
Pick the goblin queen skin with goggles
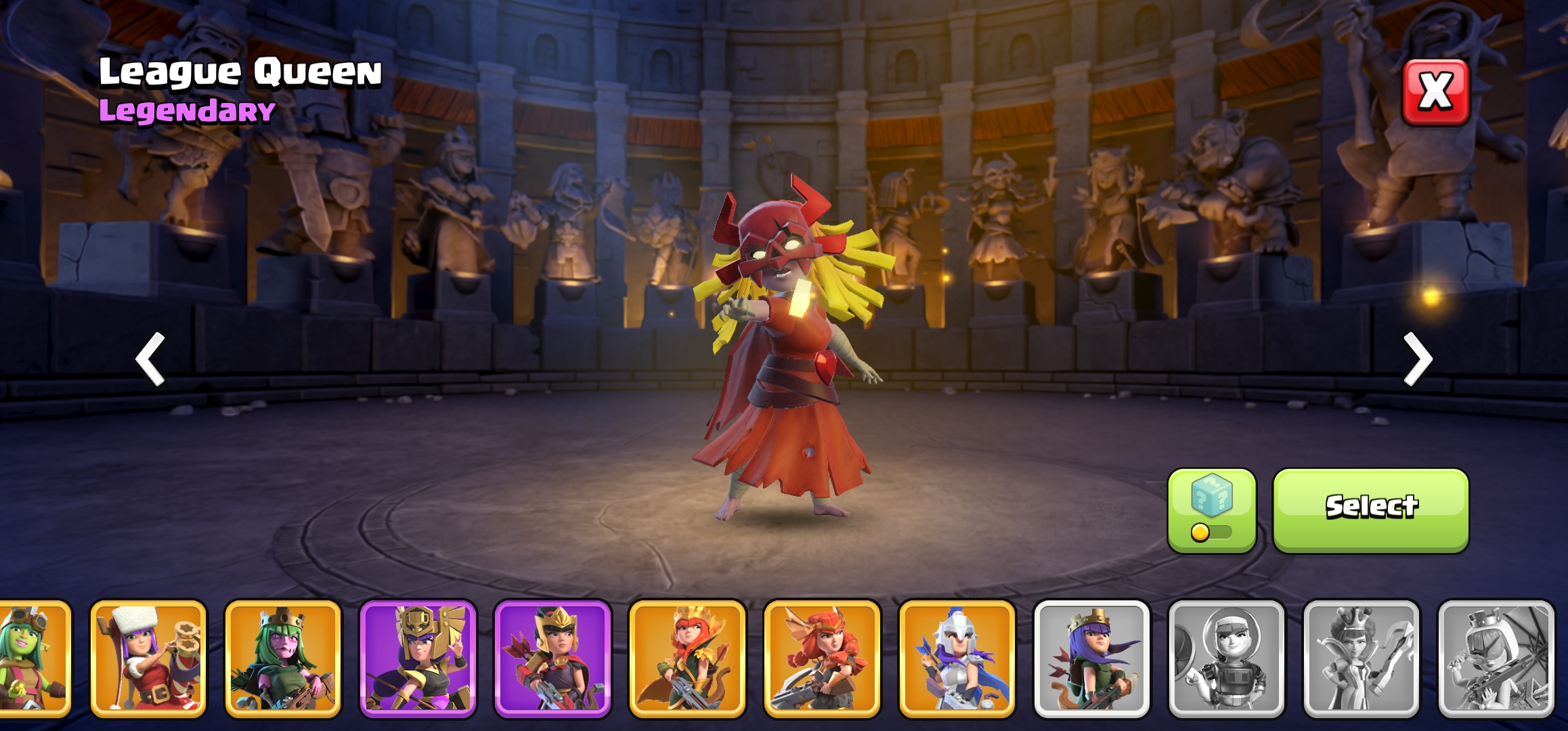point(34,659)
